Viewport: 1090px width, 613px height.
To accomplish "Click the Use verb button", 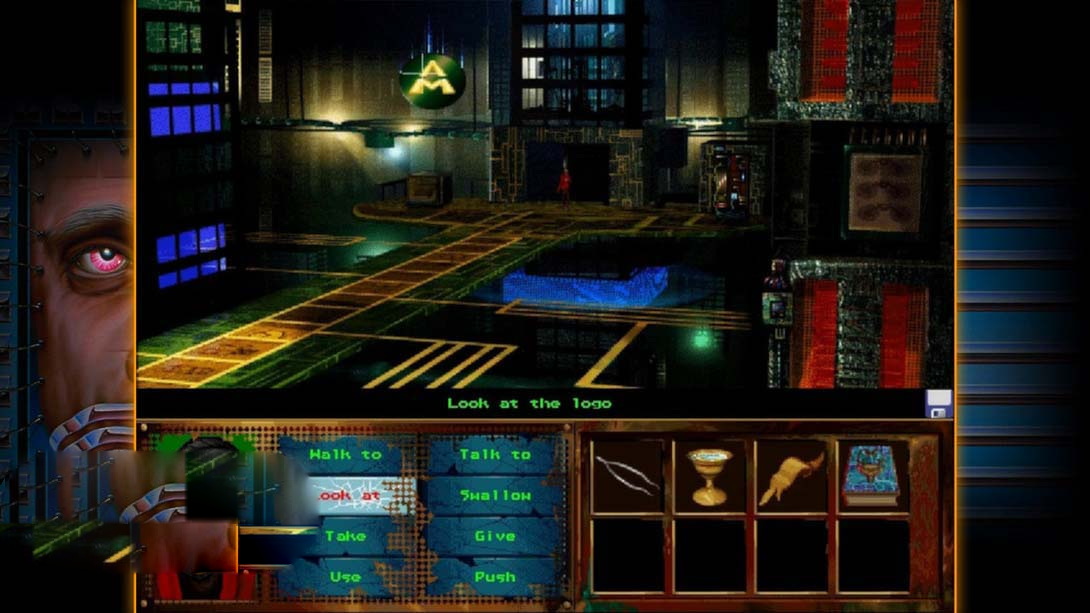I will [345, 577].
